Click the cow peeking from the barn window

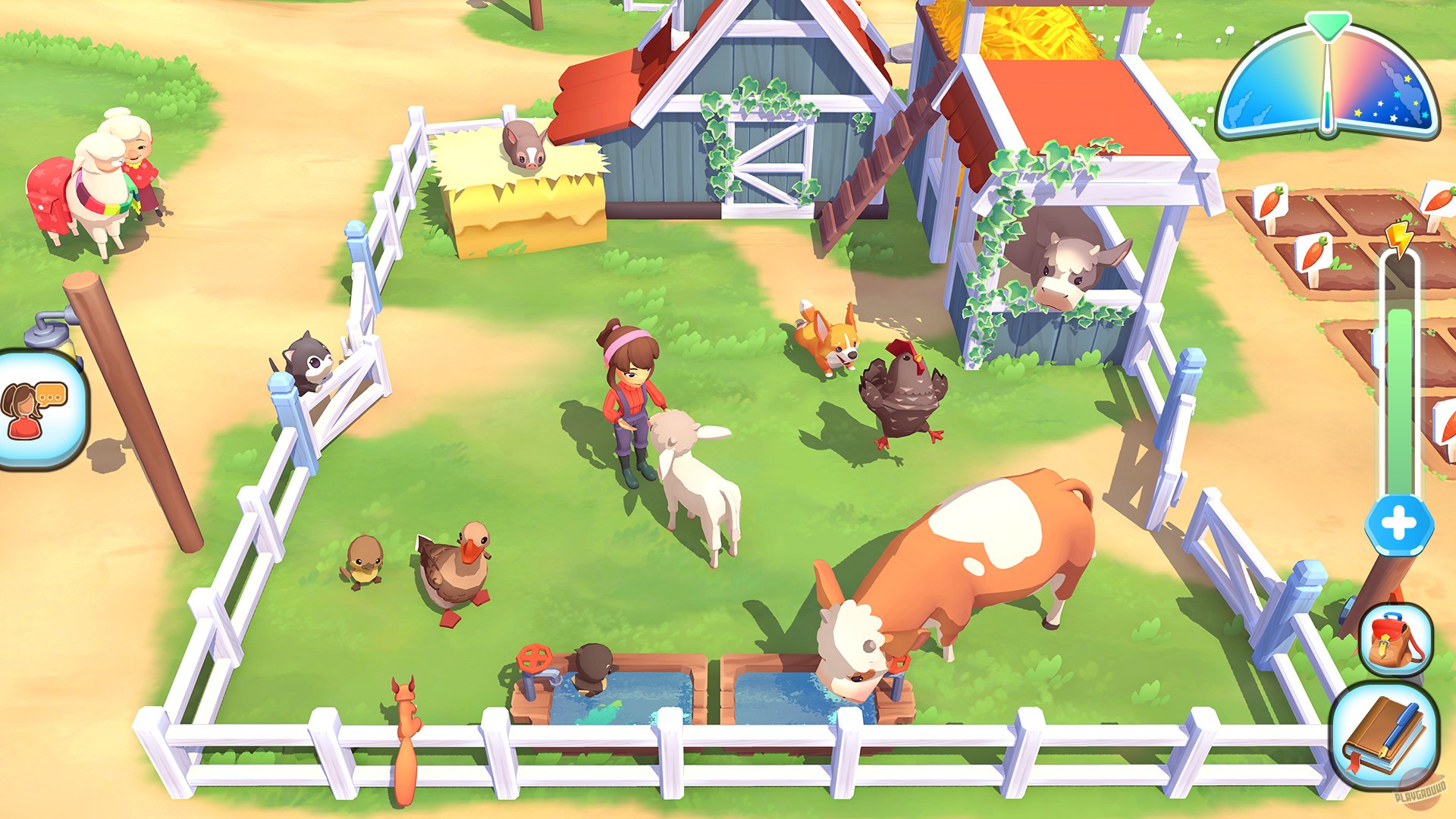[1062, 269]
